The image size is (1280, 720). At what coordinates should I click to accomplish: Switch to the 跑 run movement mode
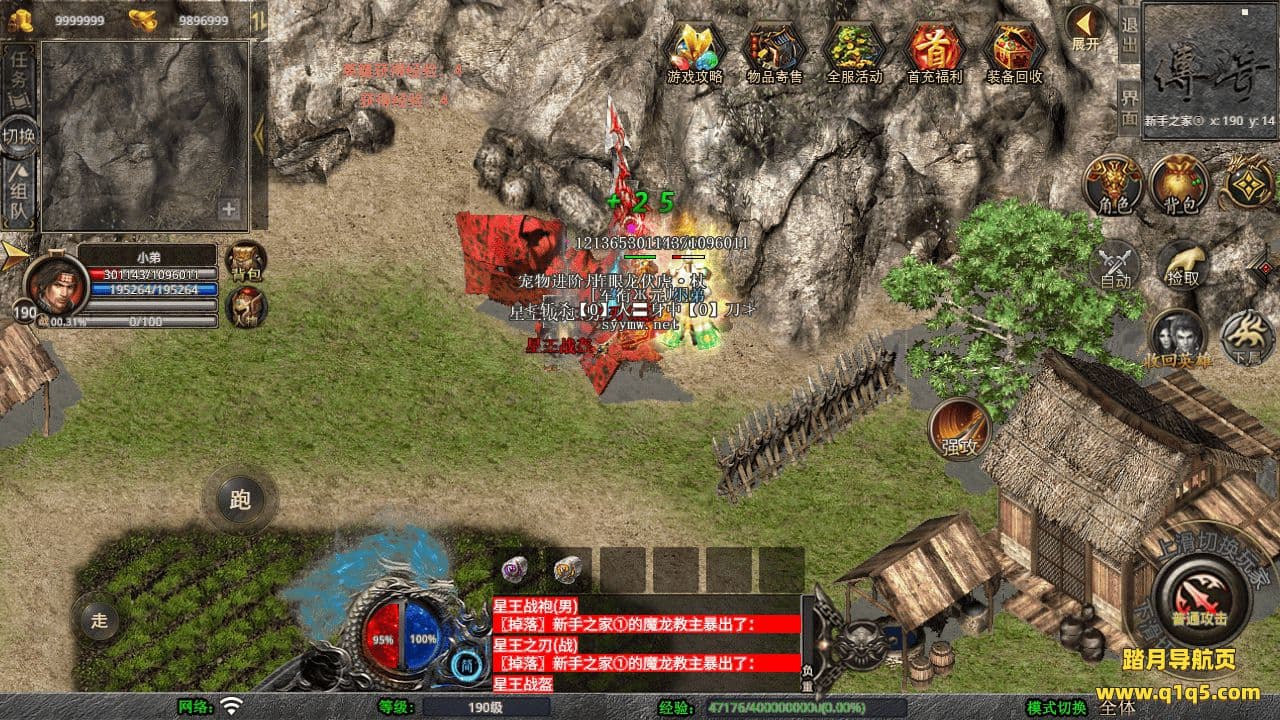pyautogui.click(x=240, y=499)
